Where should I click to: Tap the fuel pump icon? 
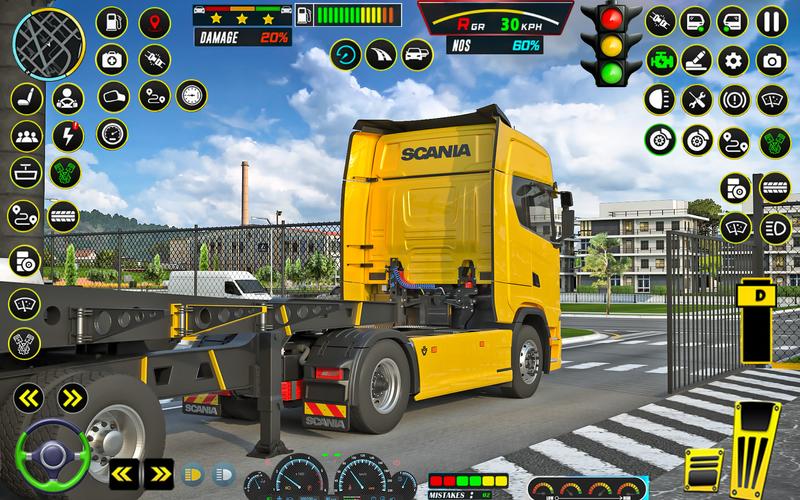pyautogui.click(x=114, y=22)
